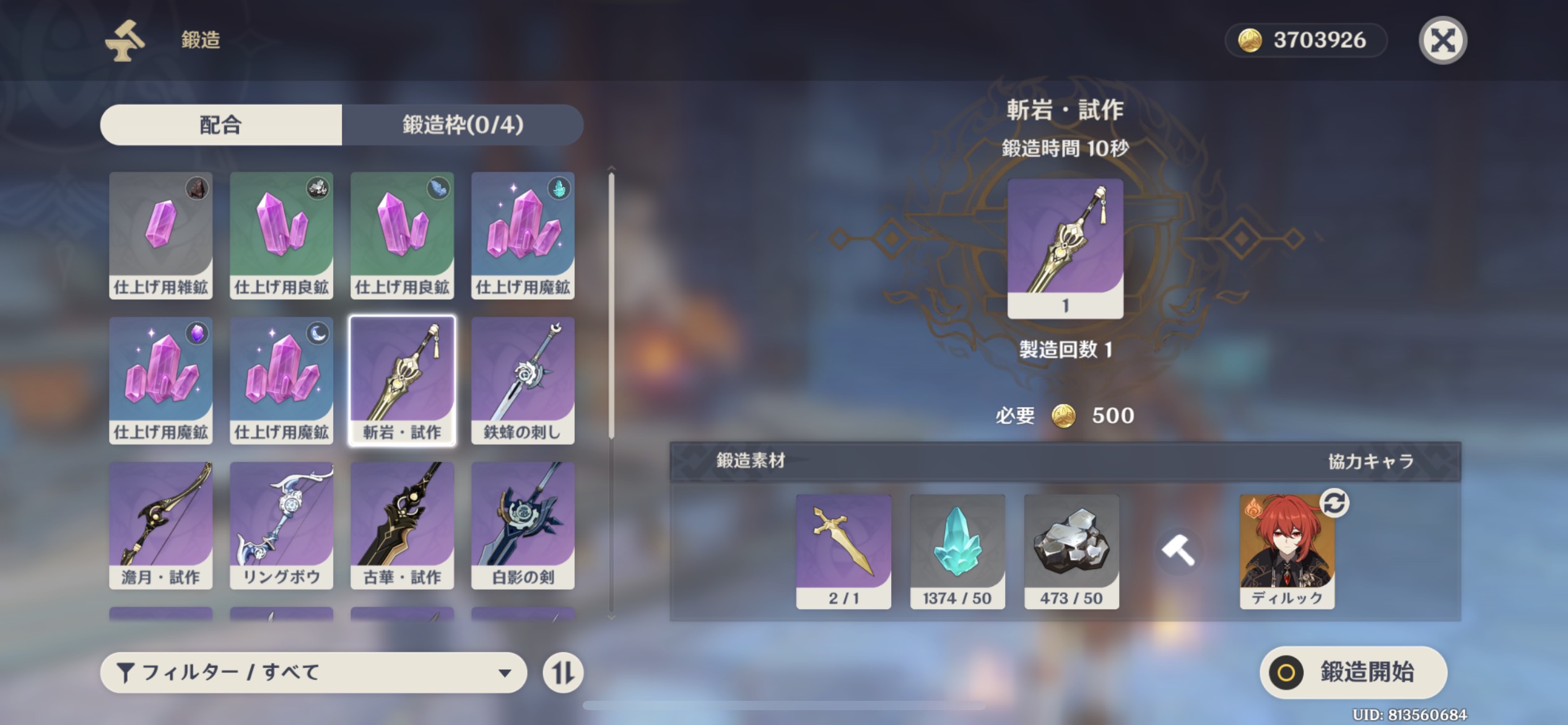
Task: Inspect the northlander sword billet material
Action: (x=843, y=551)
